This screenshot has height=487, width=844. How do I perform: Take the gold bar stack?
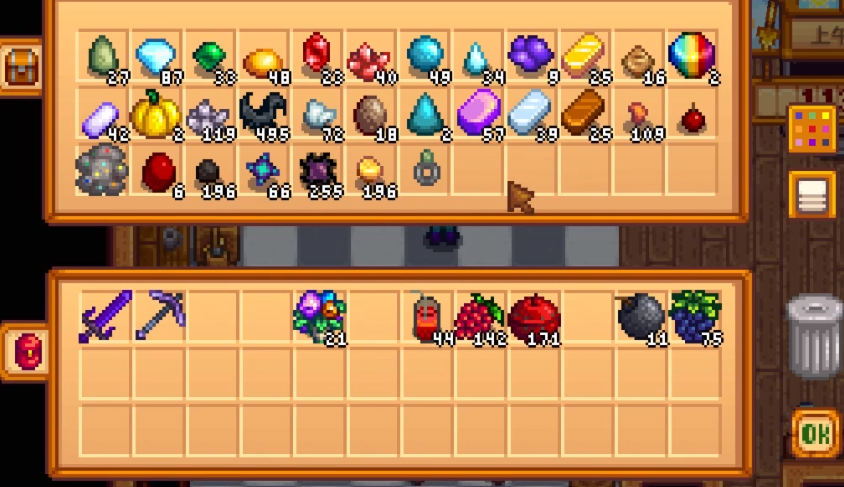tap(583, 56)
